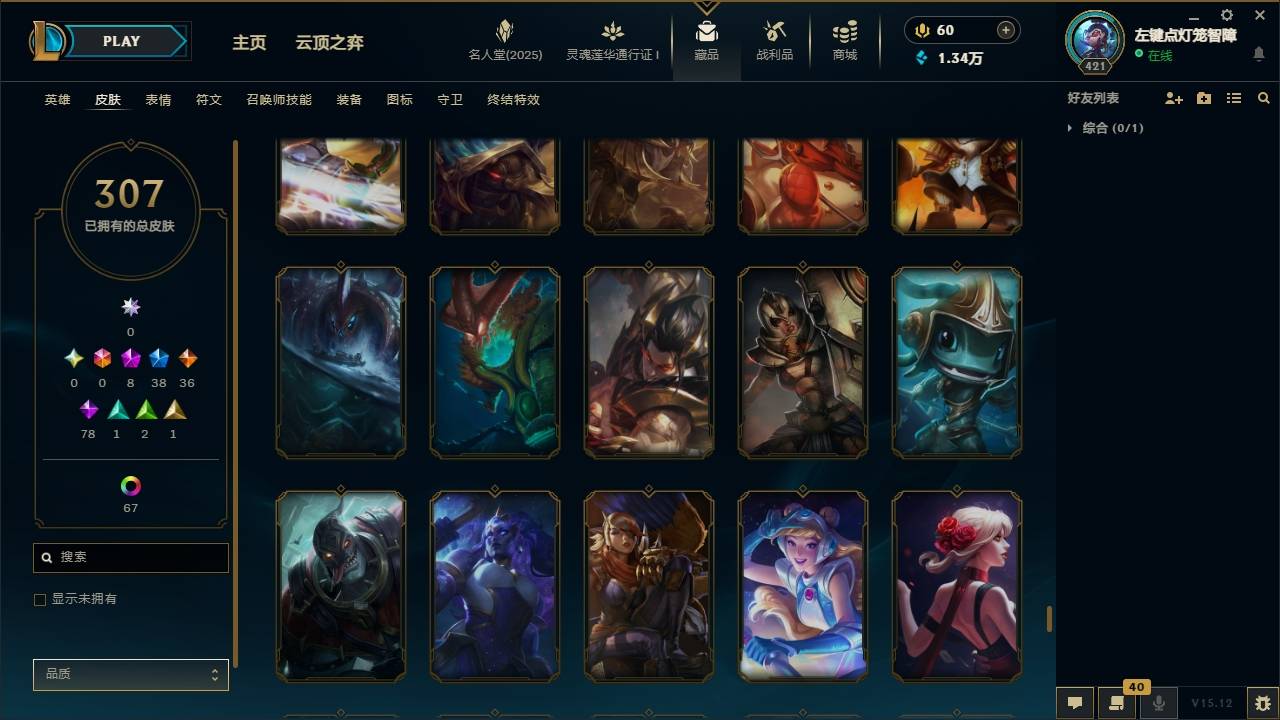Click the add friend icon

1172,97
